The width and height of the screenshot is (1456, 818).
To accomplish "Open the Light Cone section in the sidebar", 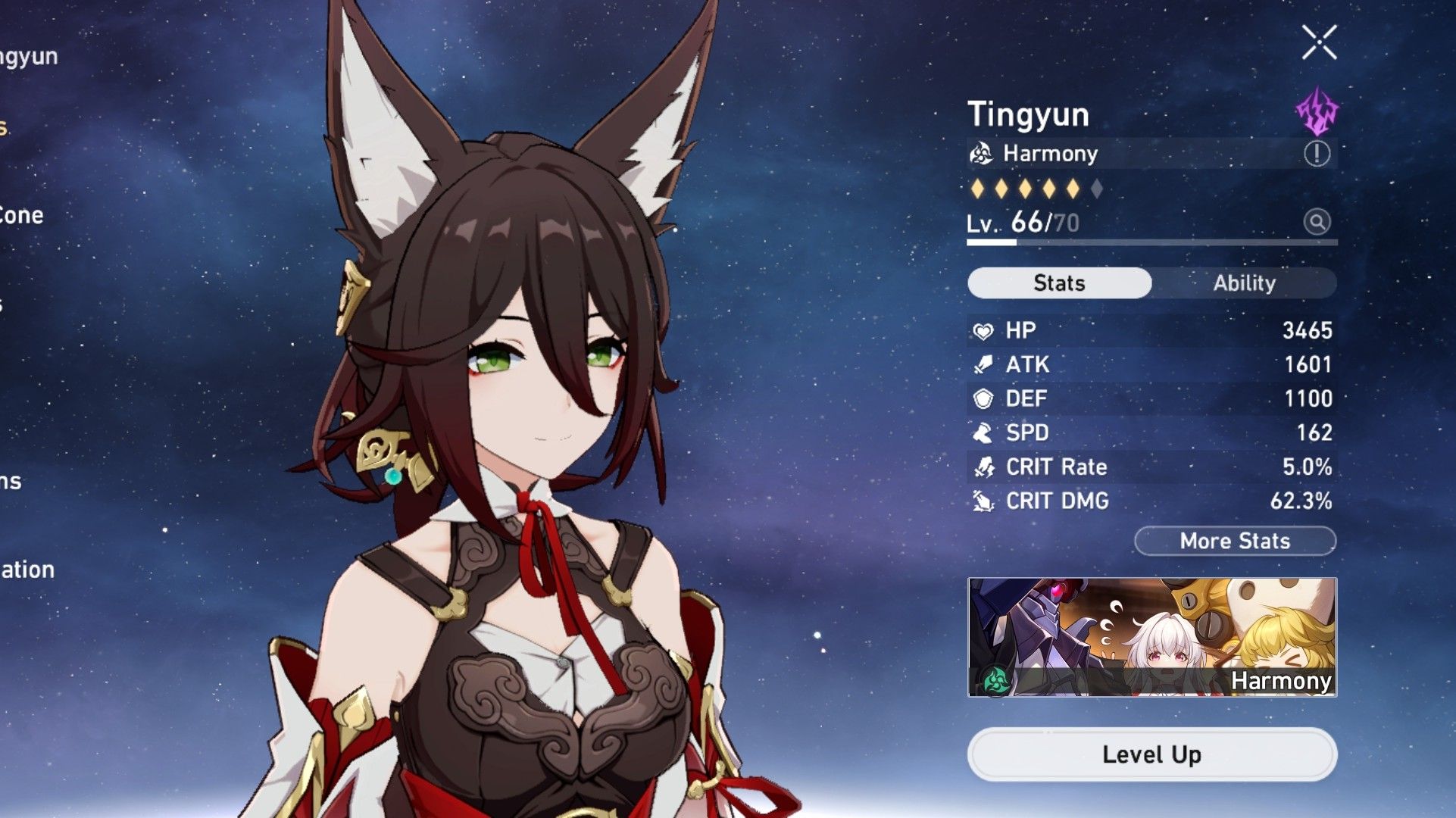I will (23, 215).
